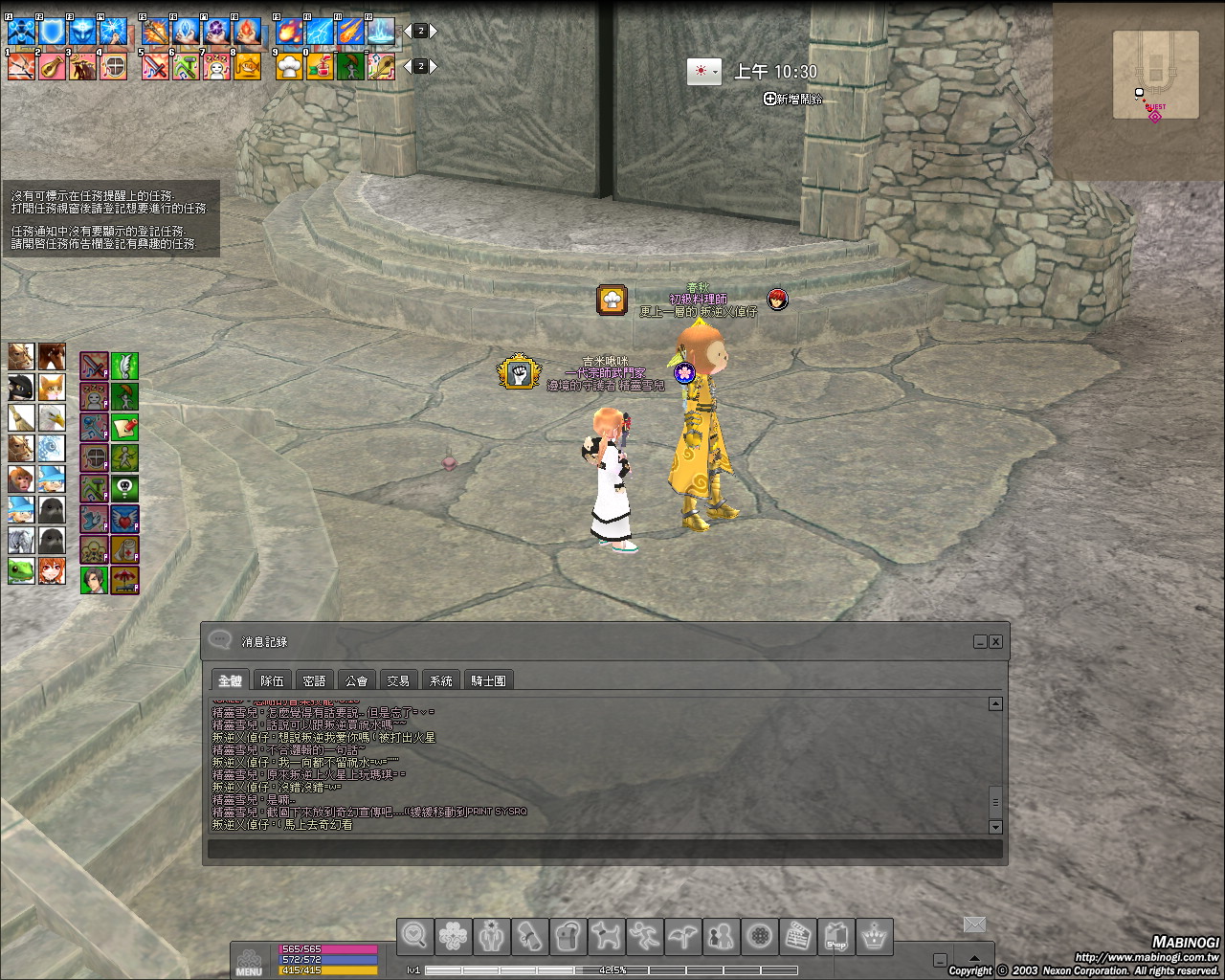The image size is (1225, 980).
Task: Open the pet menu dog icon
Action: (x=606, y=936)
